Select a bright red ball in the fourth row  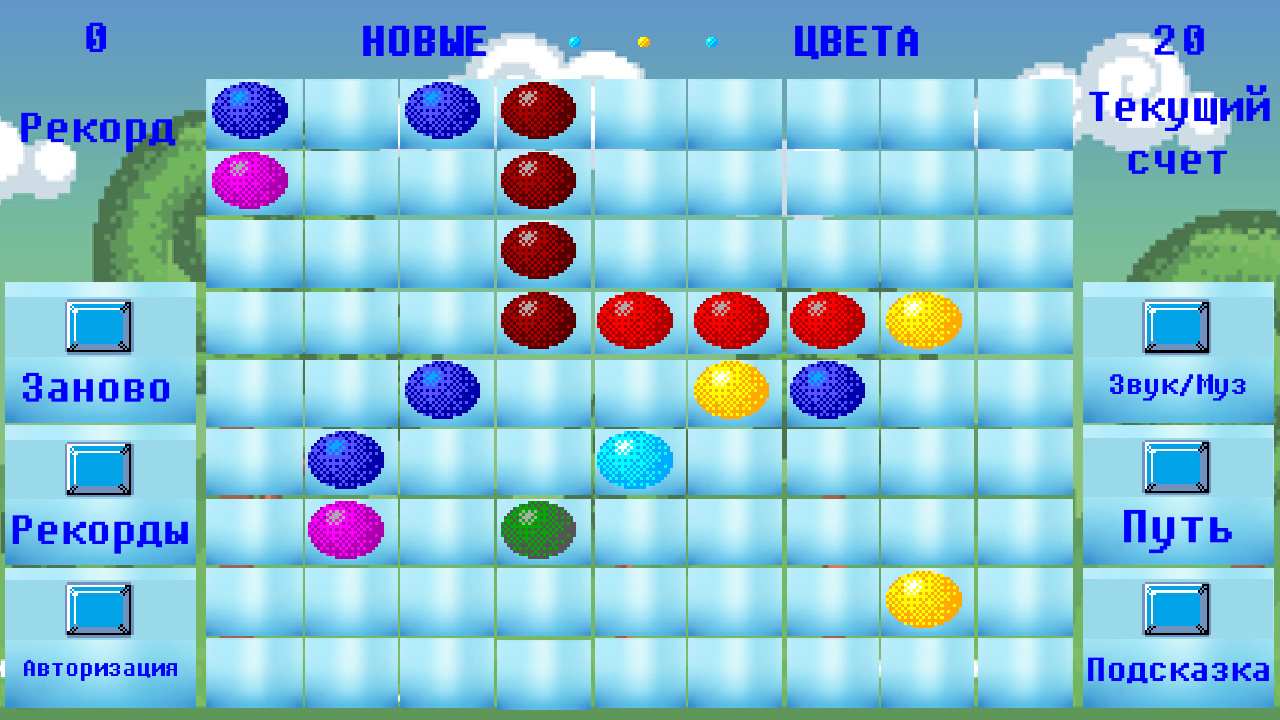tap(636, 319)
